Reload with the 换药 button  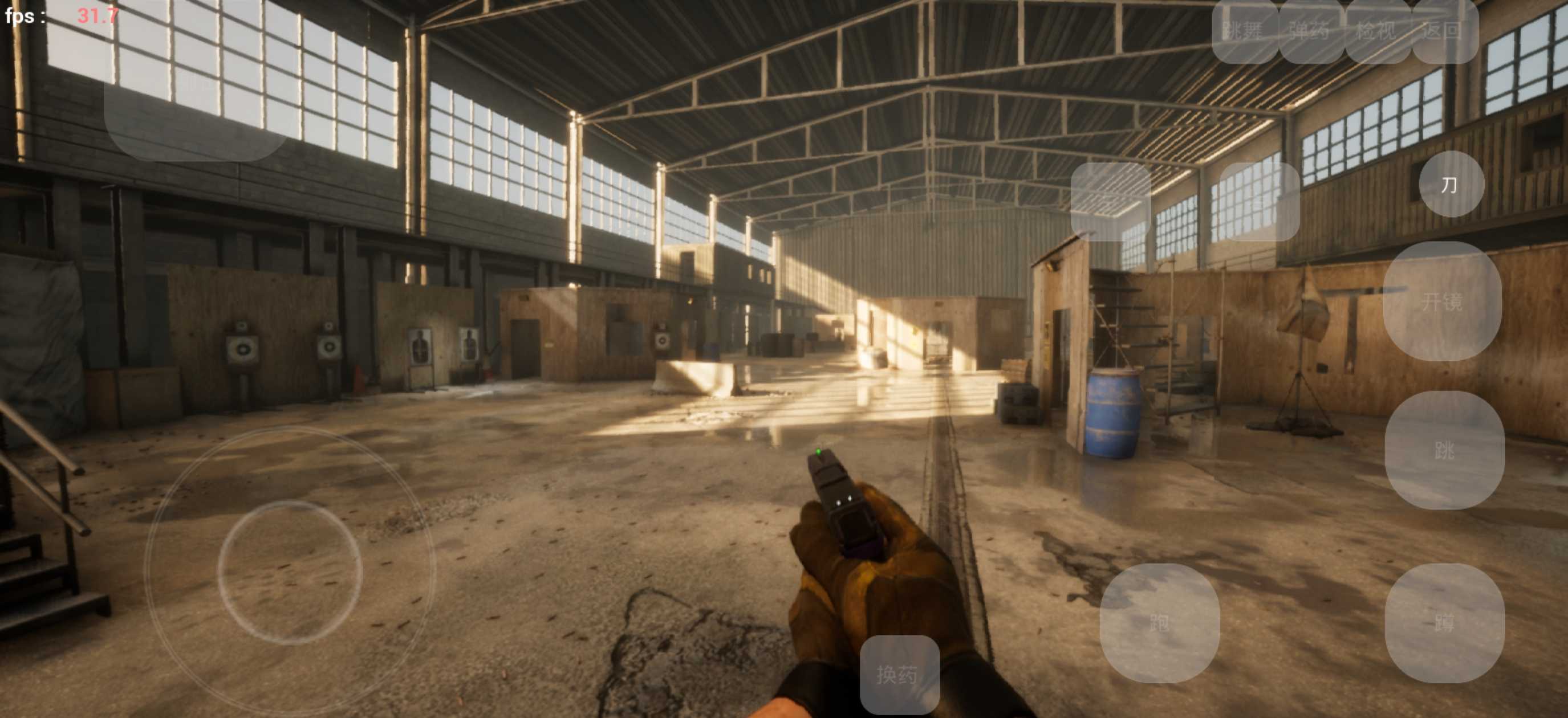pyautogui.click(x=899, y=675)
